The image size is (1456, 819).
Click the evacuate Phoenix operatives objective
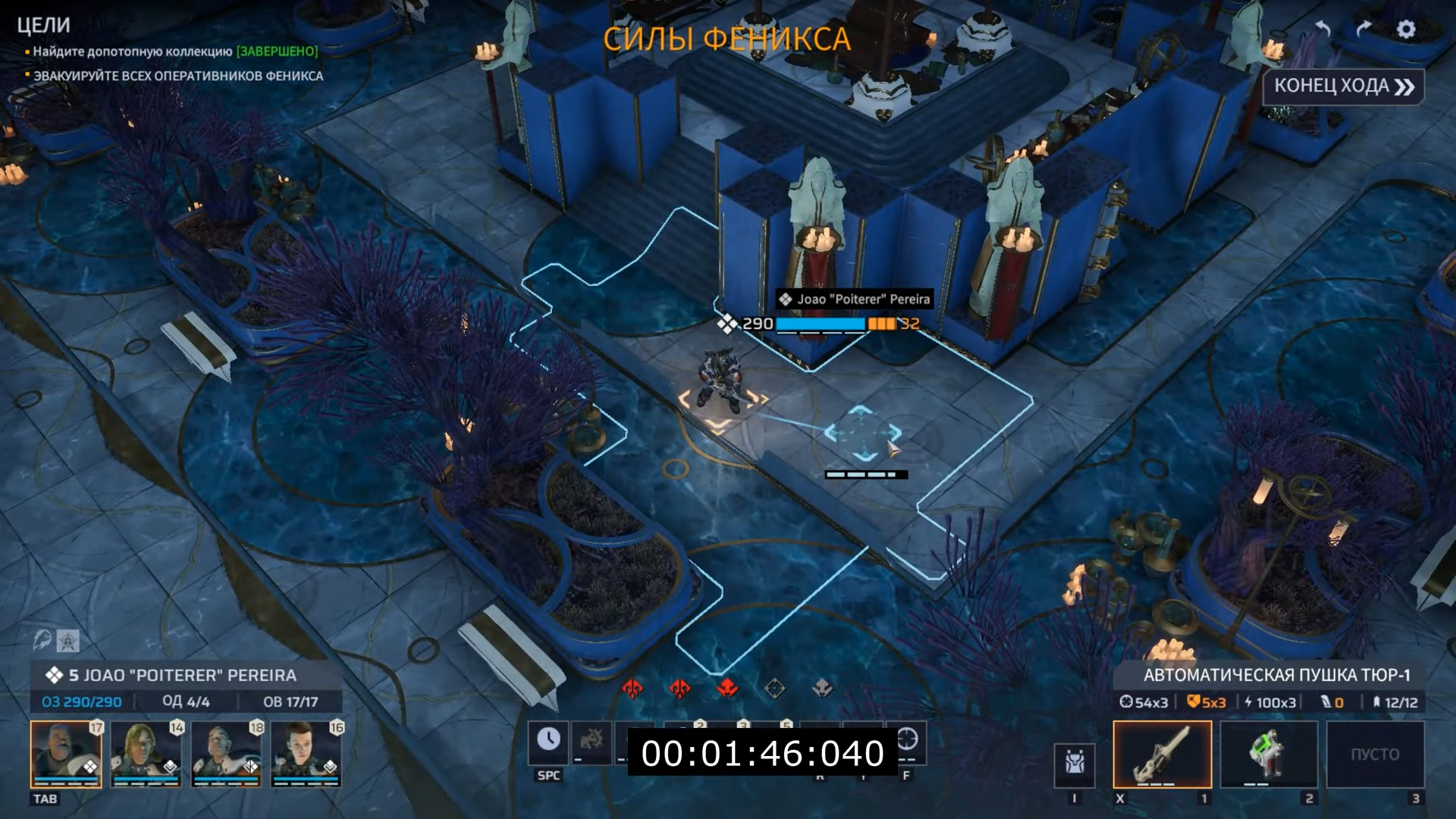178,76
